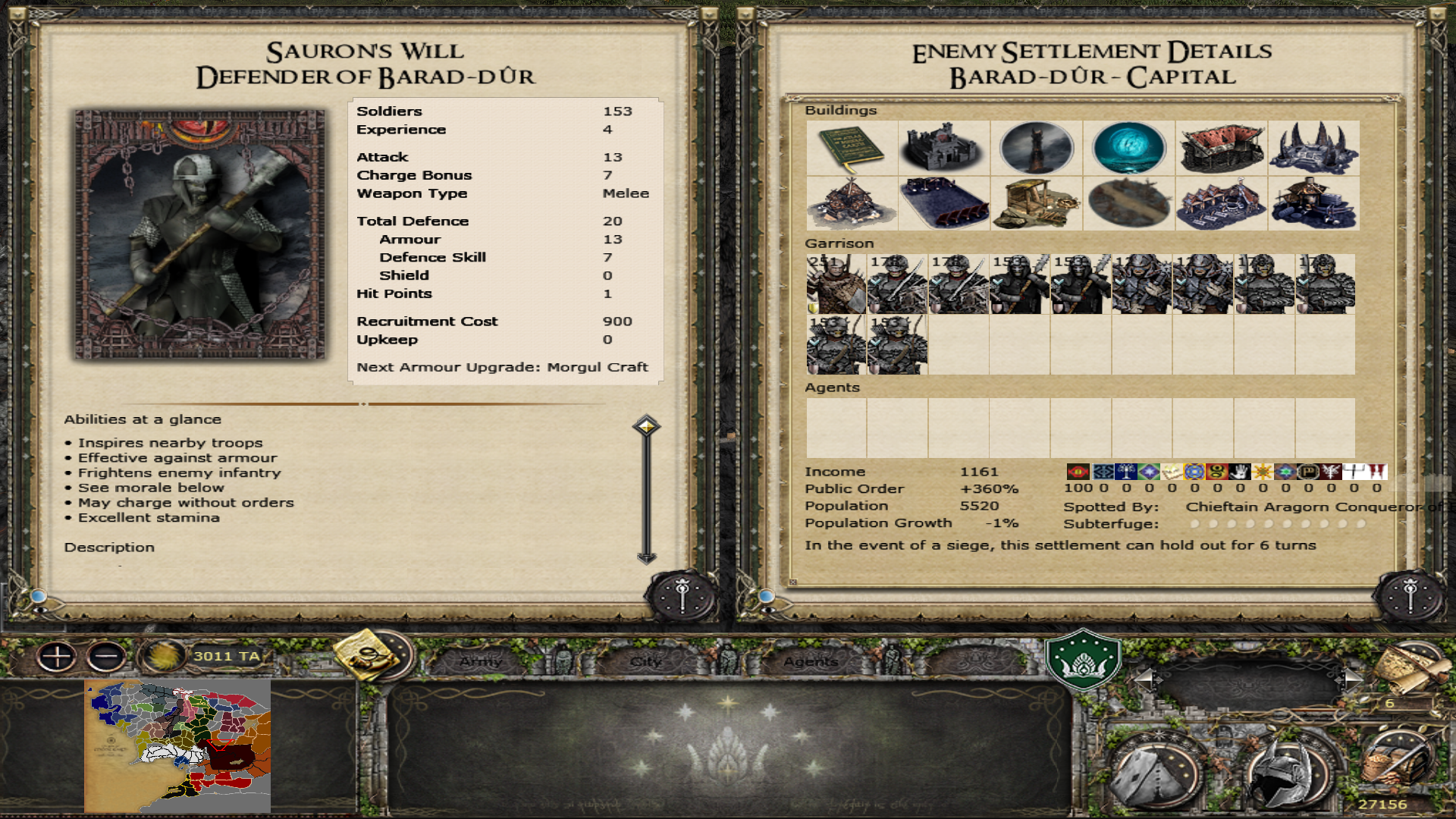
Task: Select the dark tower building icon
Action: (1036, 148)
